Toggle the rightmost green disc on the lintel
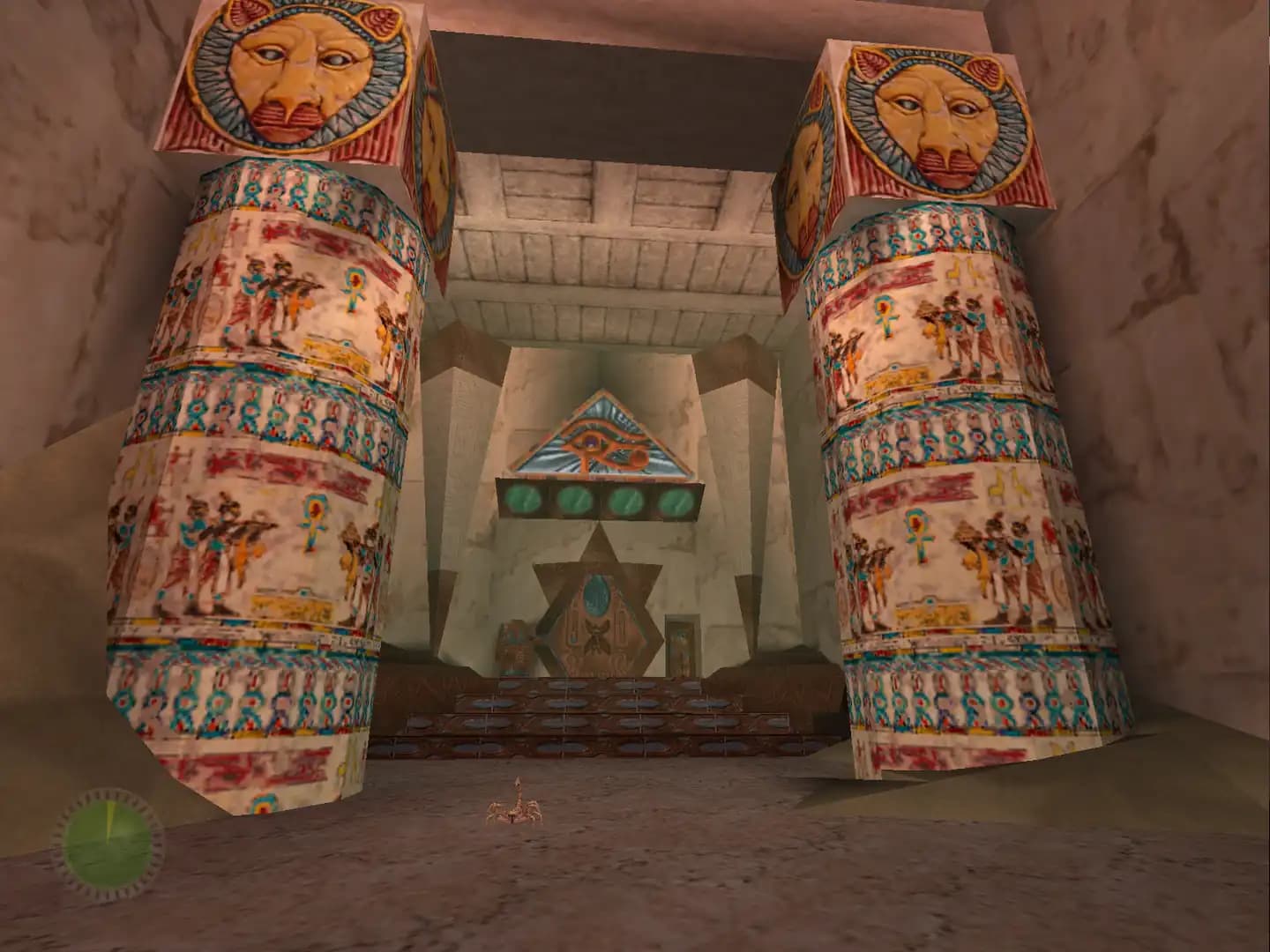Viewport: 1270px width, 952px height. 676,499
